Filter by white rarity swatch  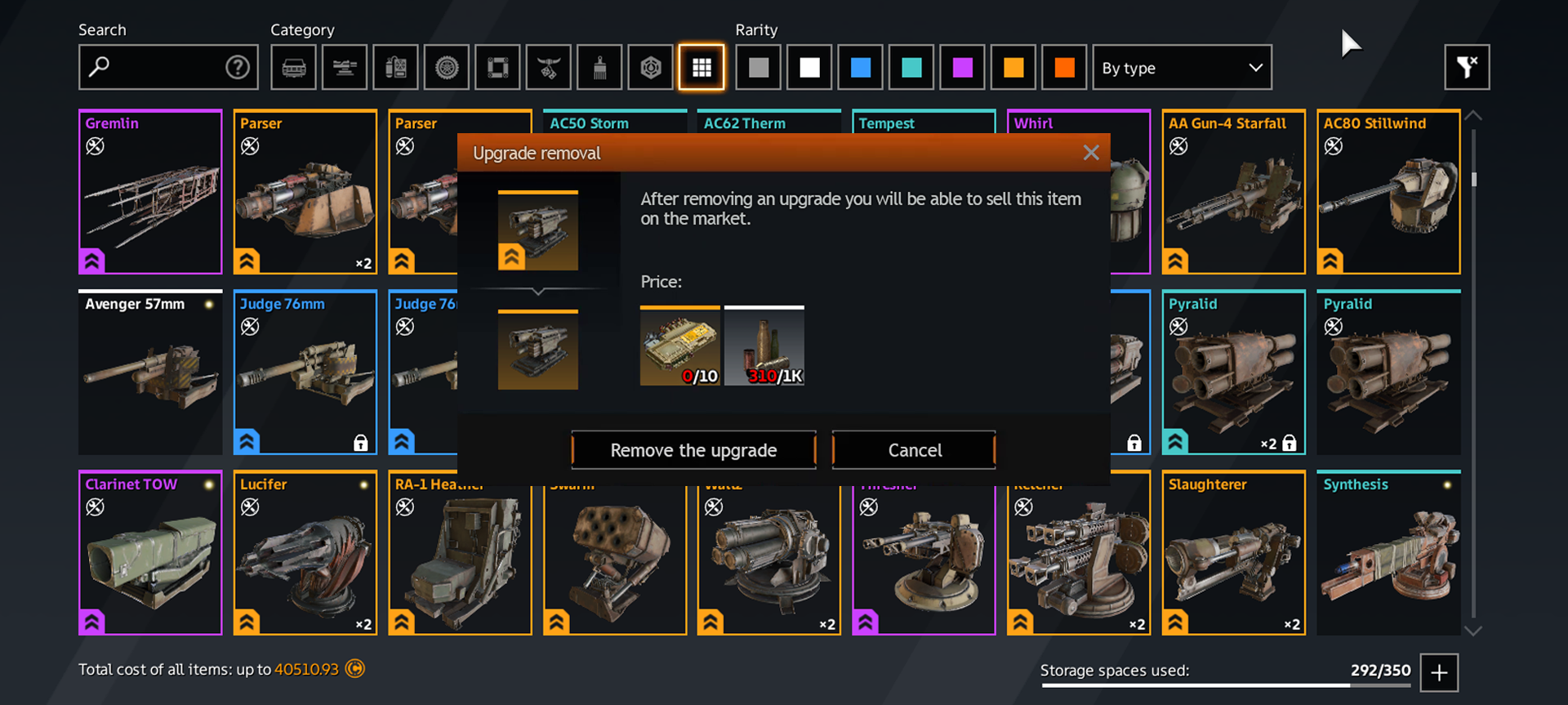(x=809, y=67)
